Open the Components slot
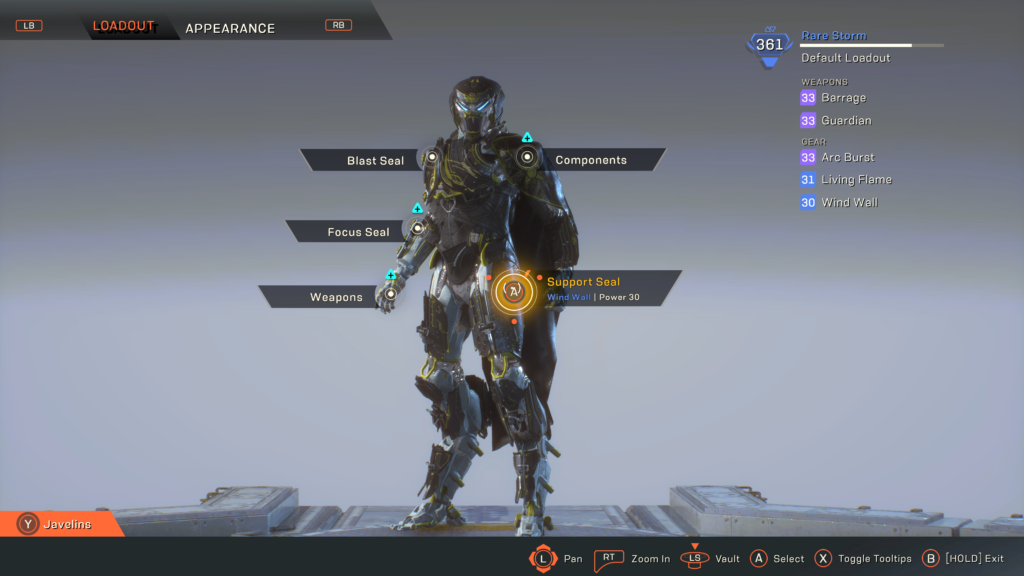 tap(590, 160)
